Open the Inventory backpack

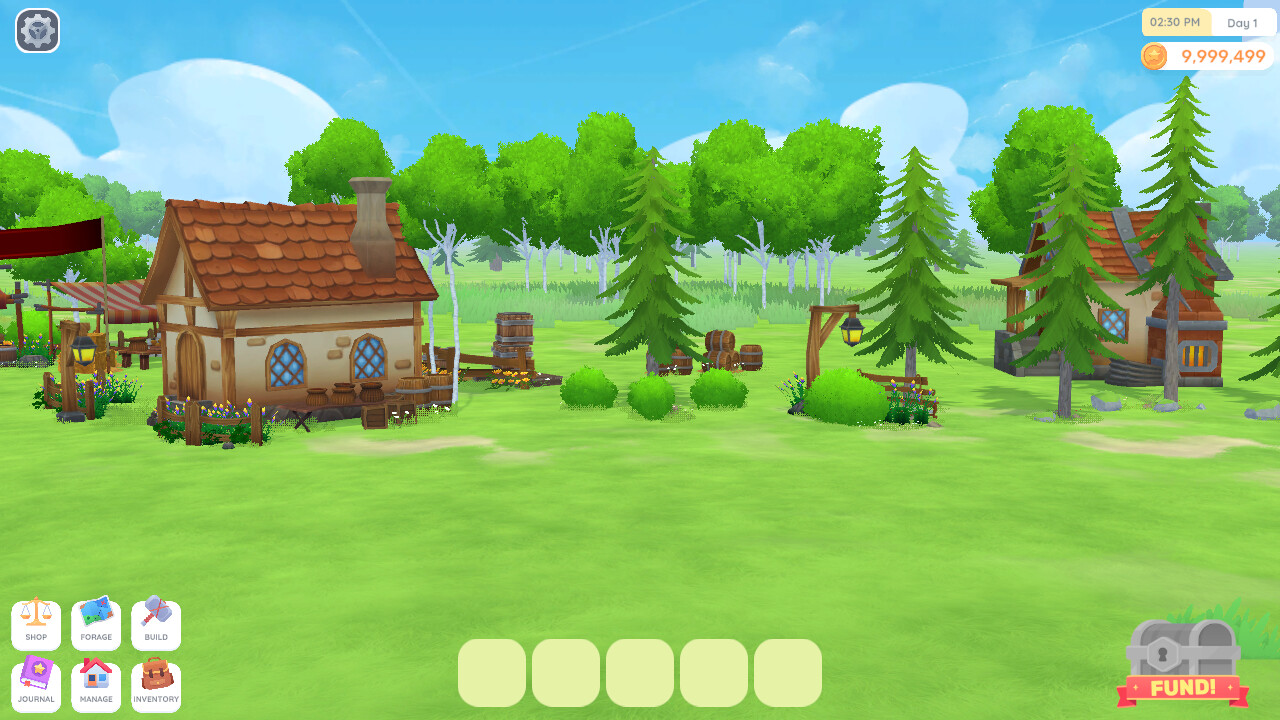tap(156, 686)
